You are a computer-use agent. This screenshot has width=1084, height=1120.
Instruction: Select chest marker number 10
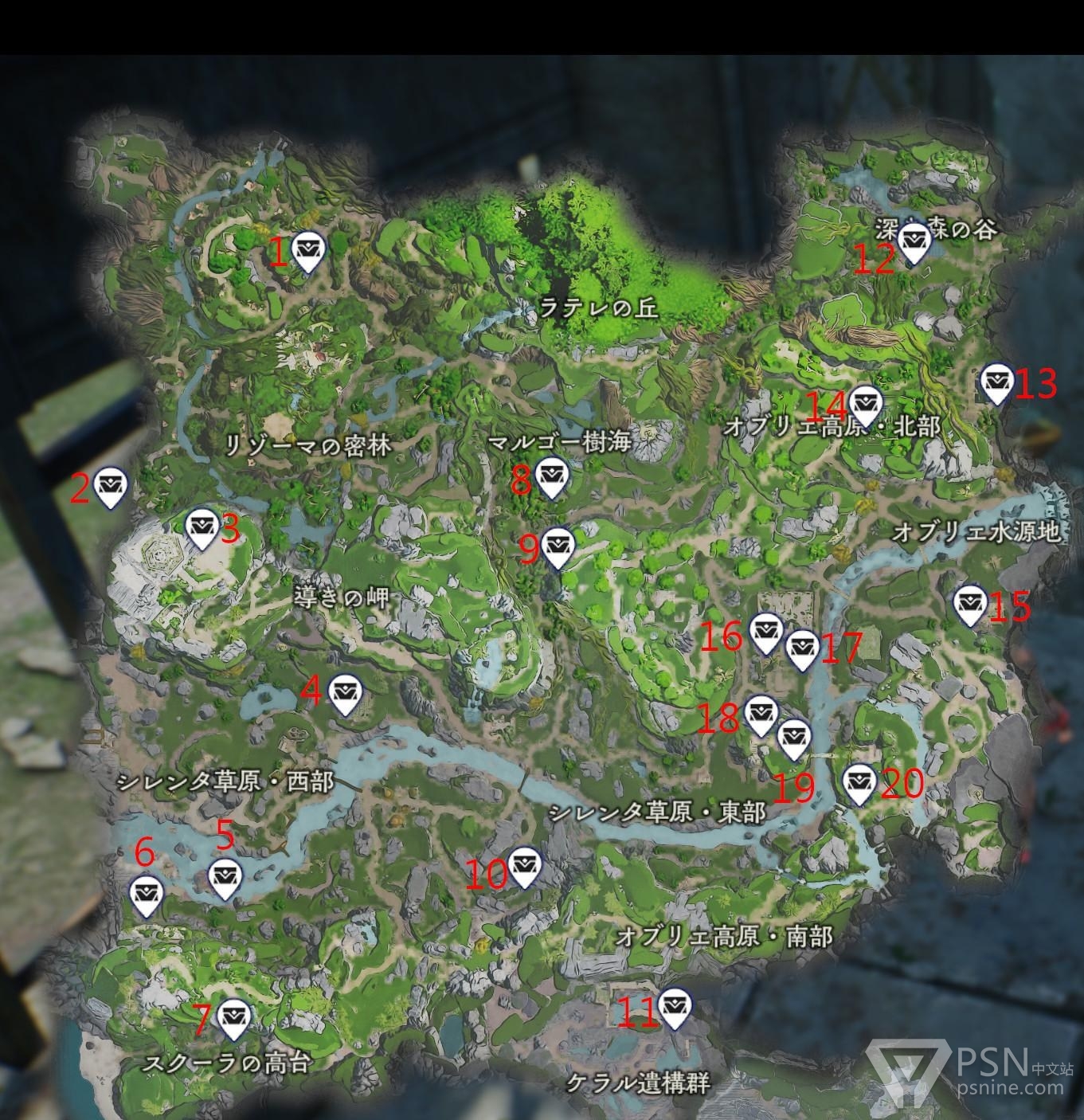point(524,866)
